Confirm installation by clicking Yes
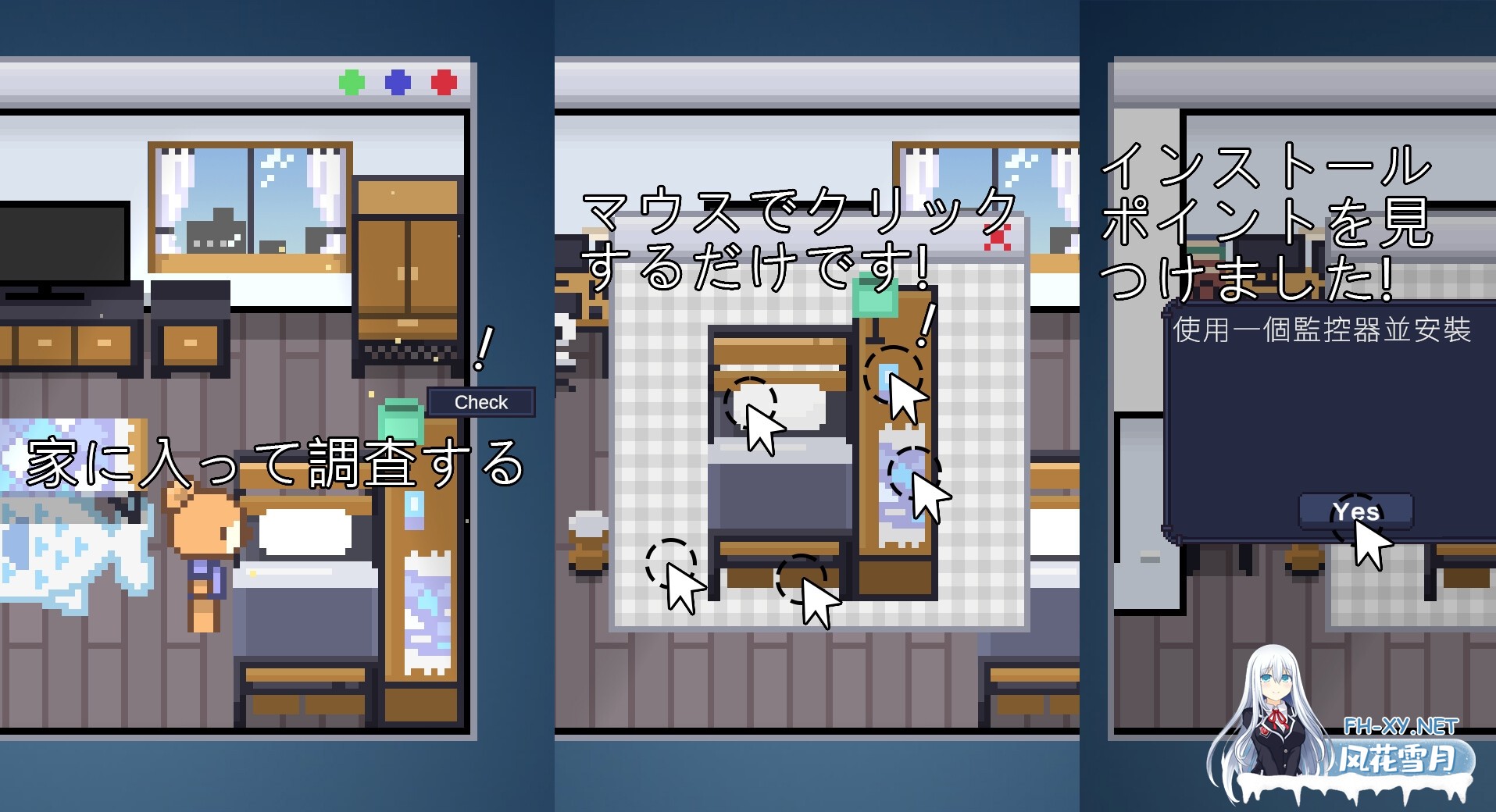This screenshot has width=1496, height=812. coord(1357,511)
